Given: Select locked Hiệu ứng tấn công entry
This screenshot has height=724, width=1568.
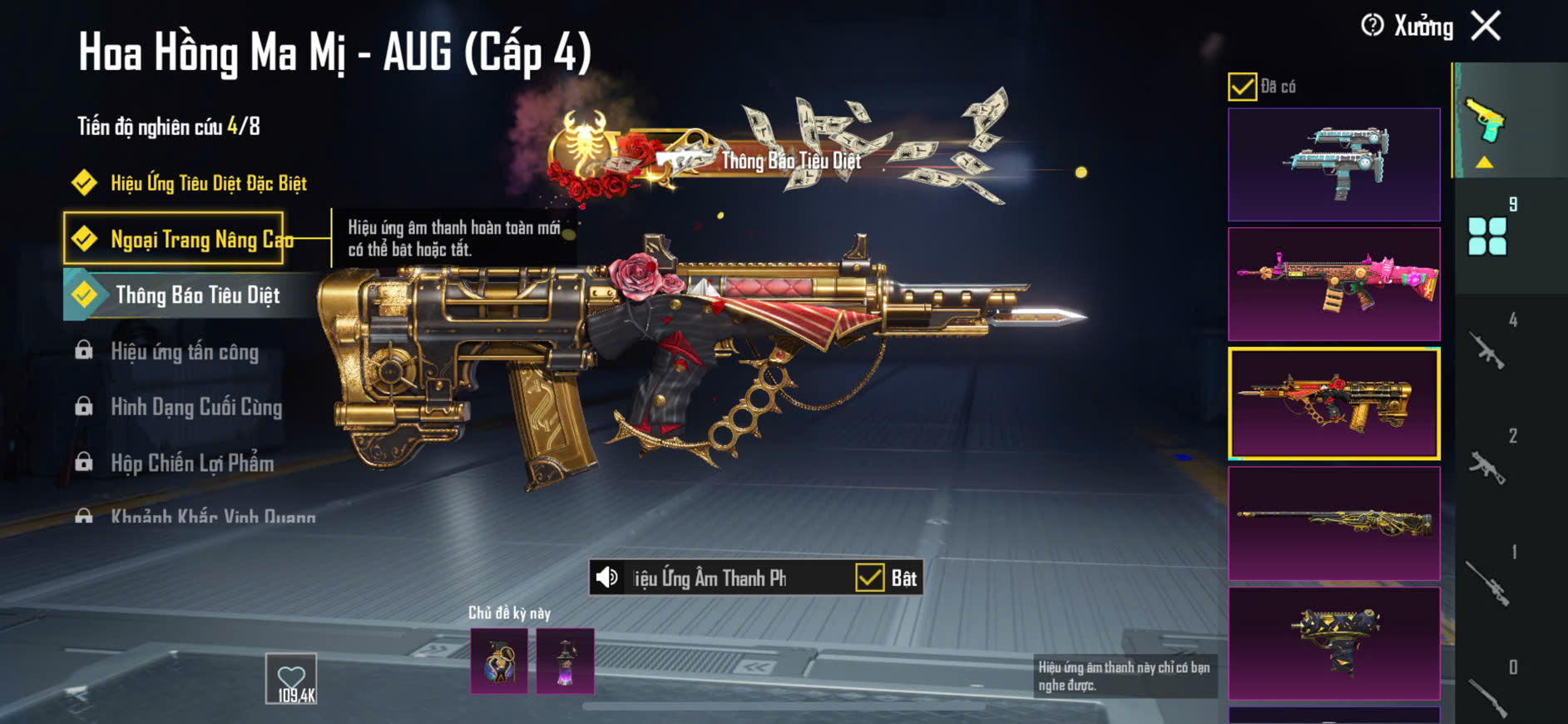Looking at the screenshot, I should click(184, 352).
